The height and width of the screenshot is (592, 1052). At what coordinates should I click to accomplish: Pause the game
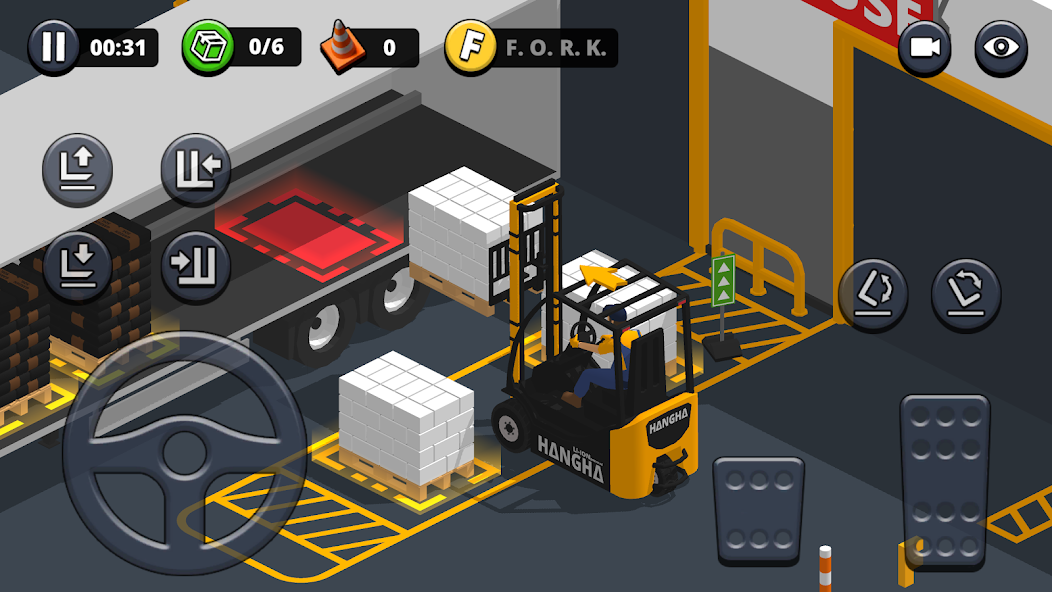coord(54,47)
